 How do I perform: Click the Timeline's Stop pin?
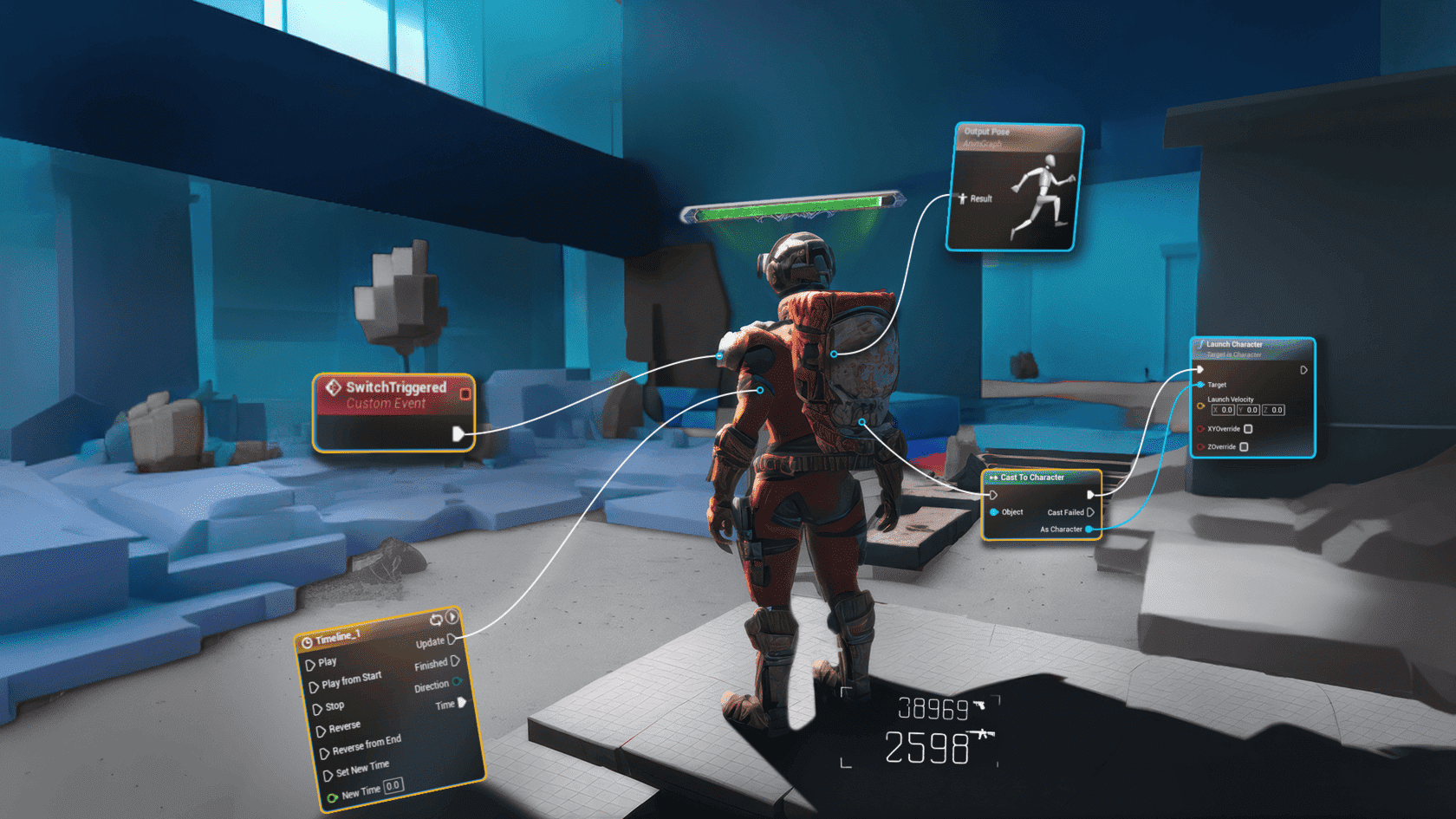coord(317,709)
